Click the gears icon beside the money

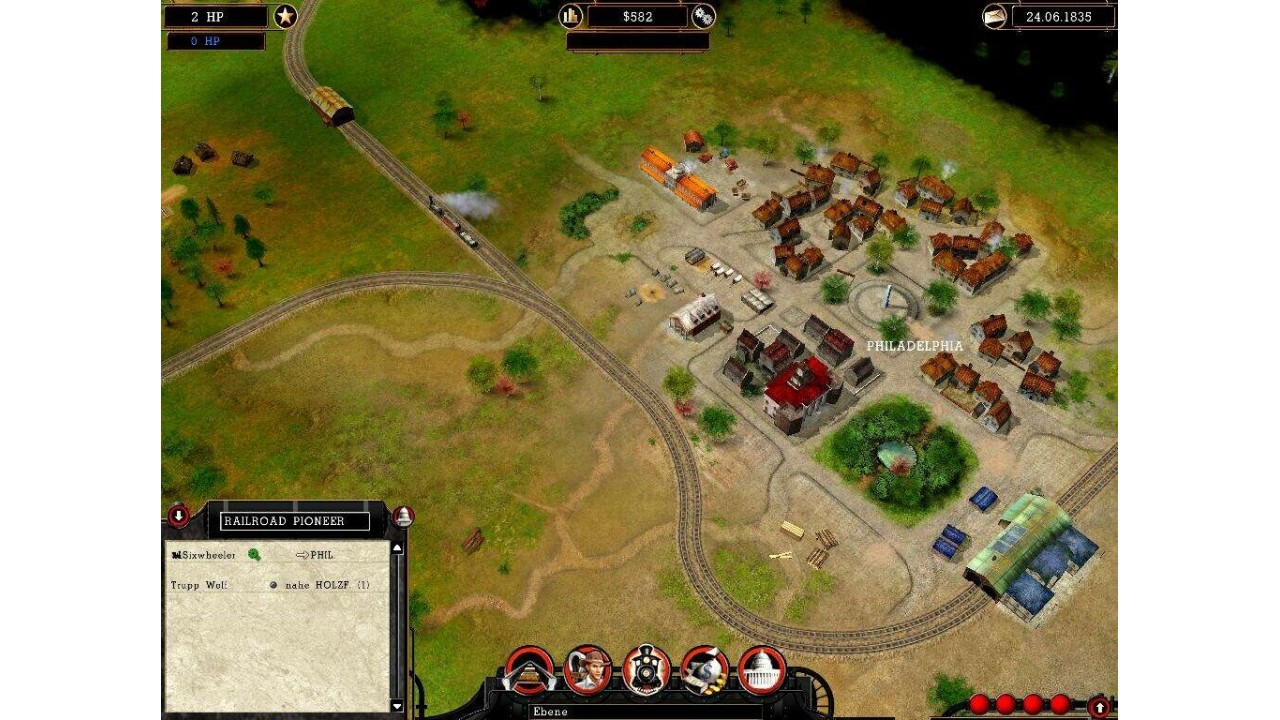point(703,16)
